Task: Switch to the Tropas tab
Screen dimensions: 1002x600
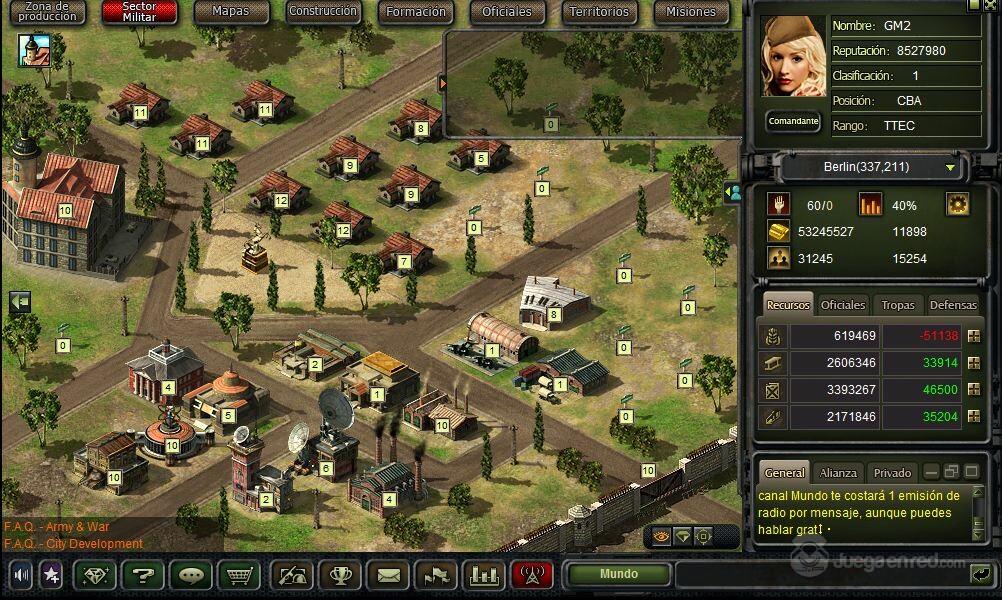Action: [x=898, y=305]
